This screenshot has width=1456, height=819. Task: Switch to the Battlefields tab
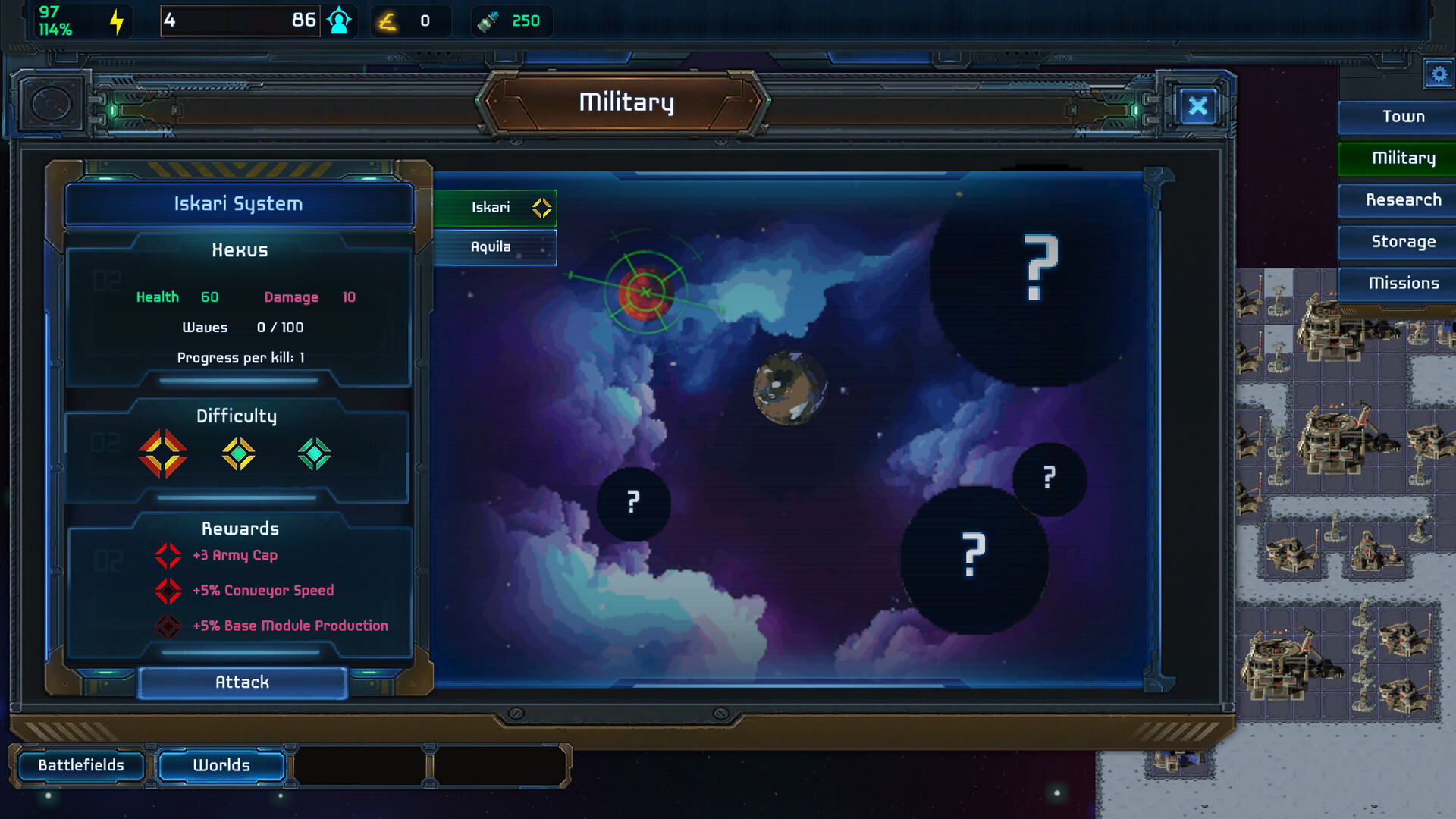pyautogui.click(x=81, y=765)
